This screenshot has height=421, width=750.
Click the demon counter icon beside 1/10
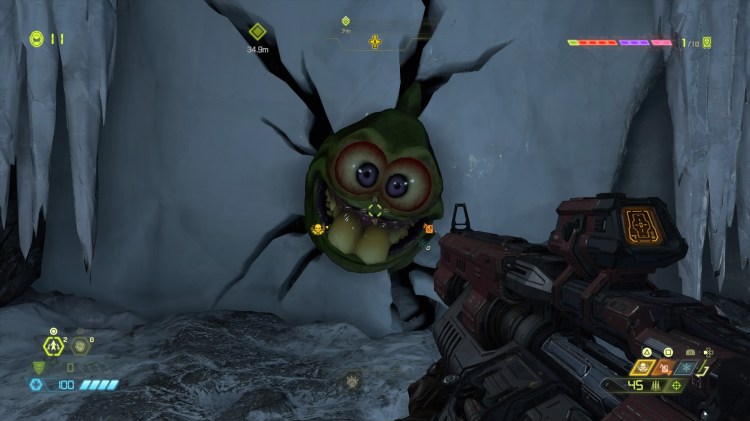[x=708, y=43]
